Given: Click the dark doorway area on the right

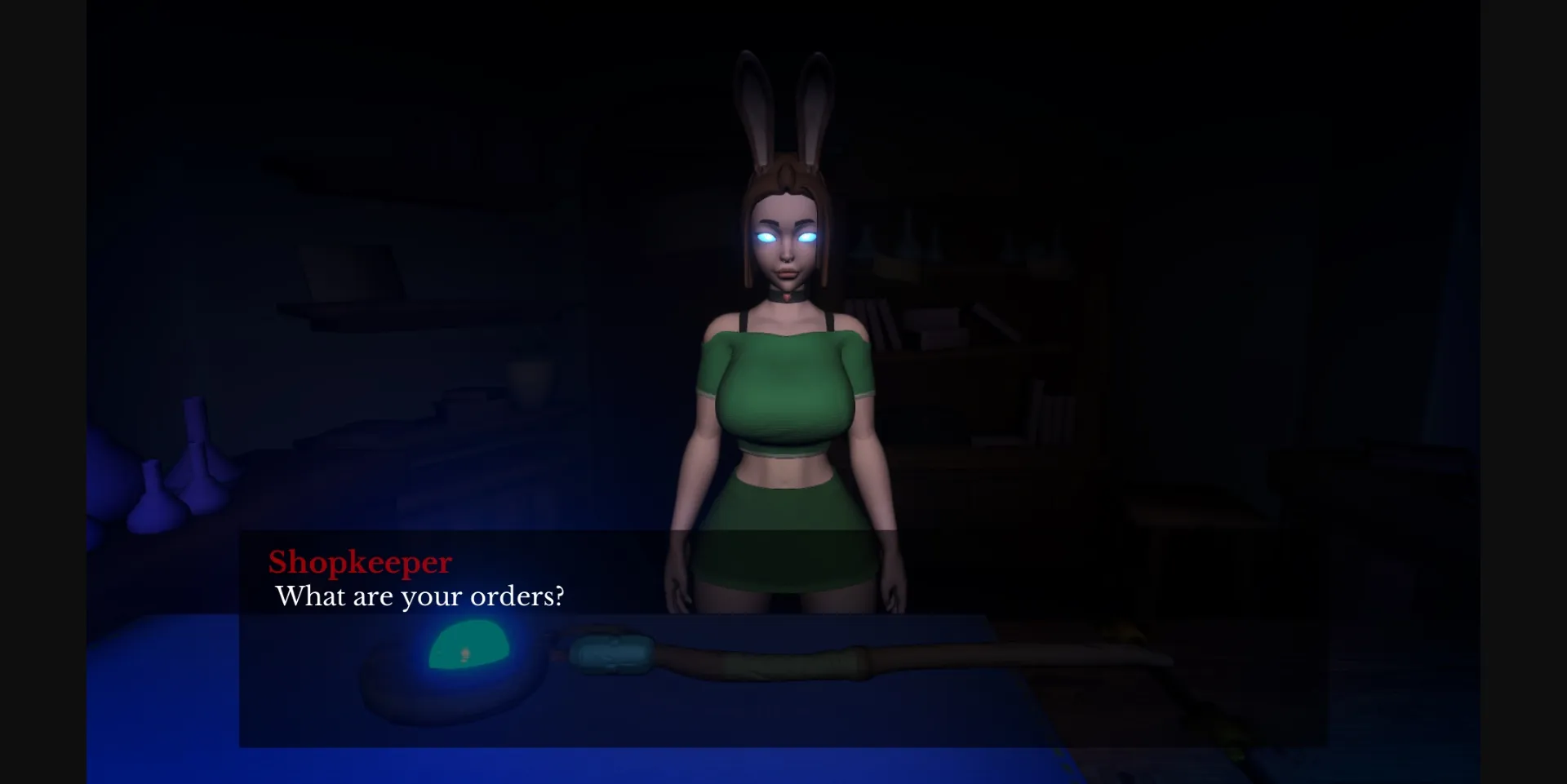Looking at the screenshot, I should (1387, 326).
